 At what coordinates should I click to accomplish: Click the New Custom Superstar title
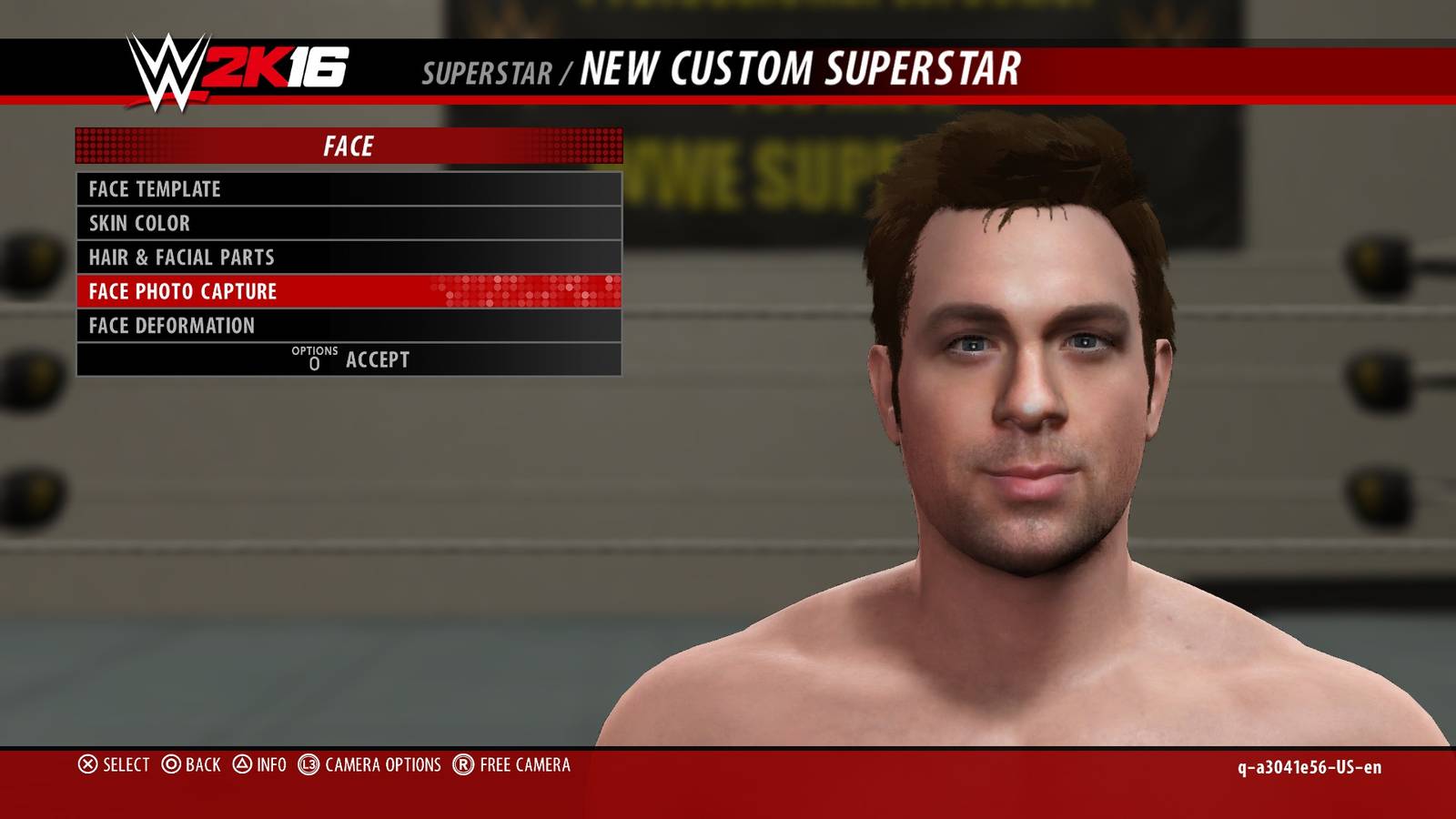(x=801, y=66)
